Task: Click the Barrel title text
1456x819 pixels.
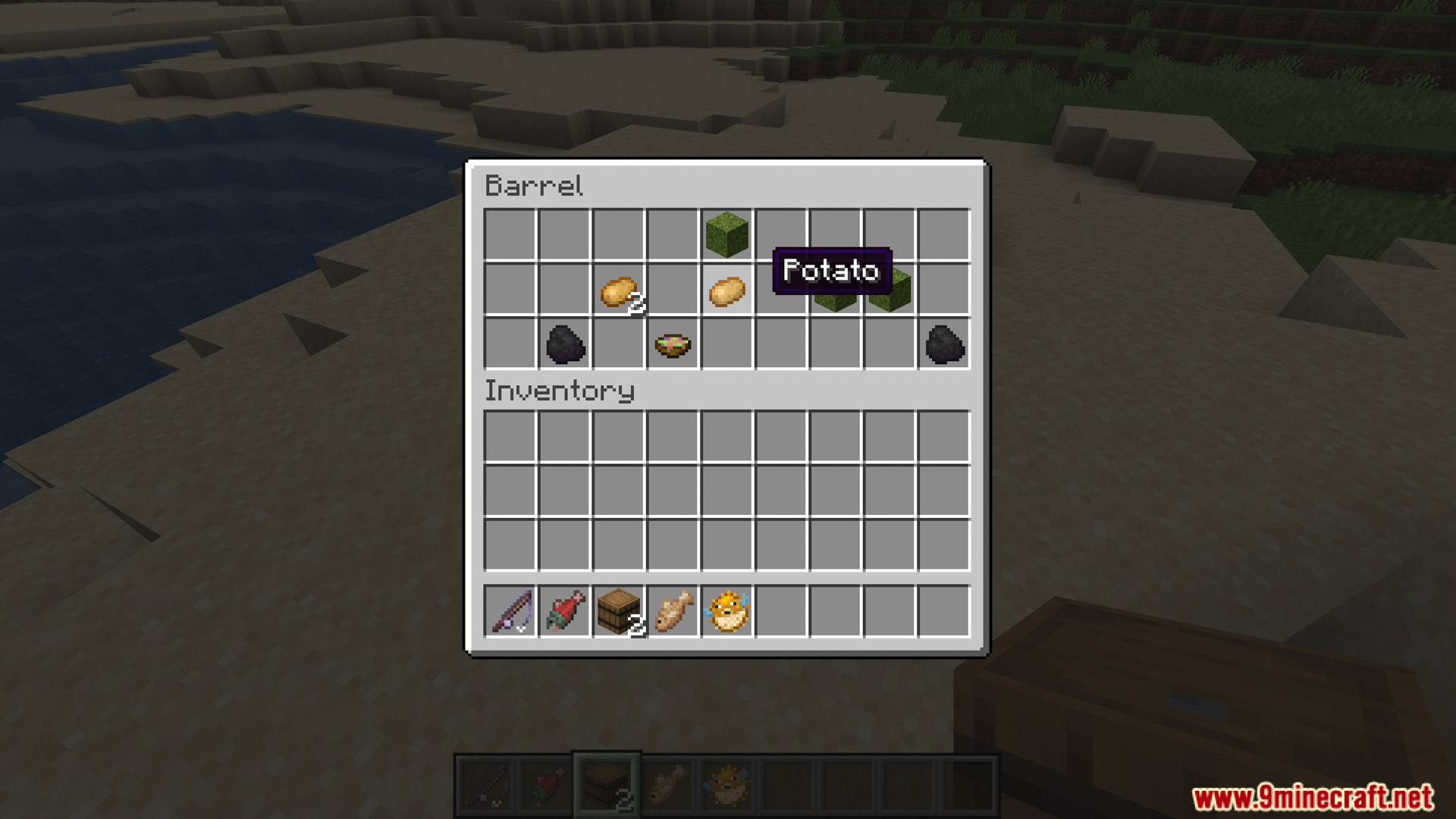Action: pos(533,186)
